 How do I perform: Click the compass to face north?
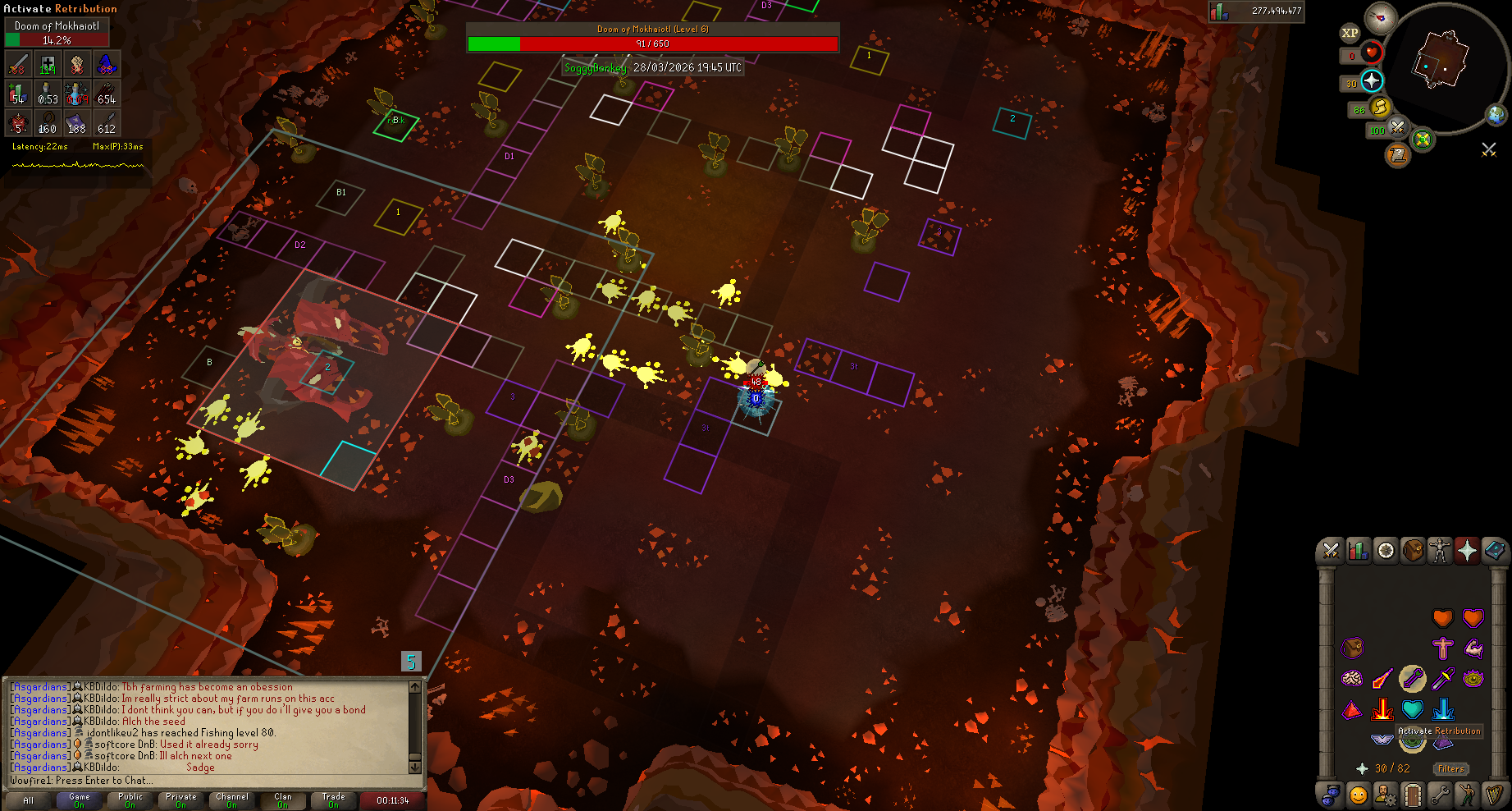pyautogui.click(x=1381, y=18)
